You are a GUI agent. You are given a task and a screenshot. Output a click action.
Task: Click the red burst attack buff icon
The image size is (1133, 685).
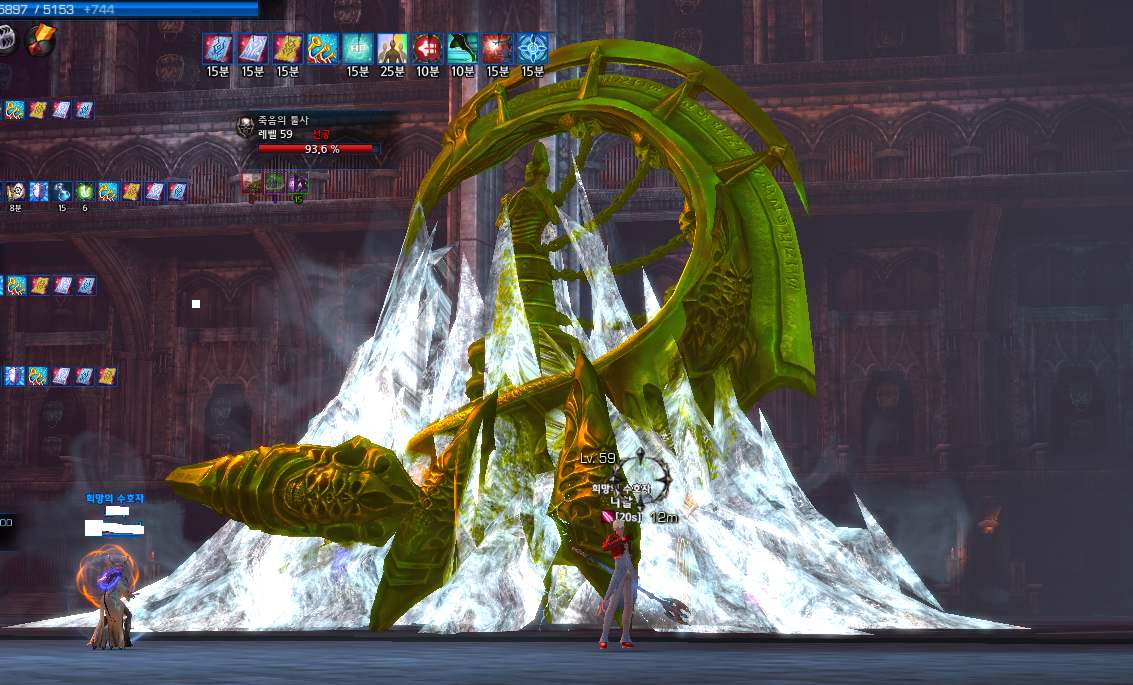(x=497, y=48)
